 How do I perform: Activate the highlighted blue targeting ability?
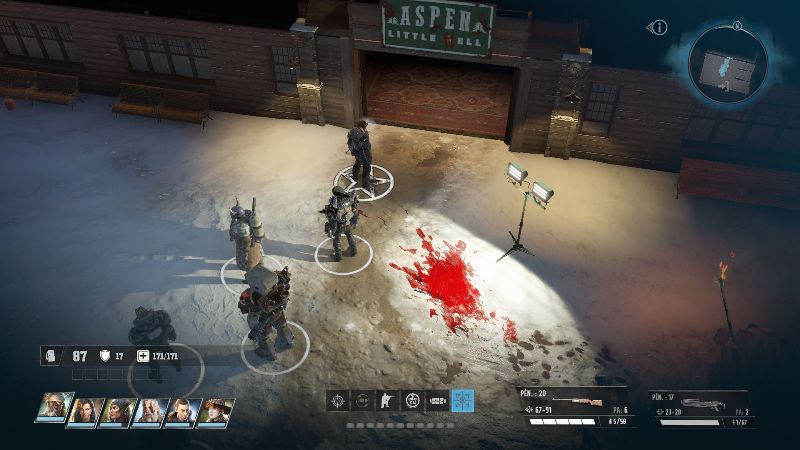(x=462, y=401)
